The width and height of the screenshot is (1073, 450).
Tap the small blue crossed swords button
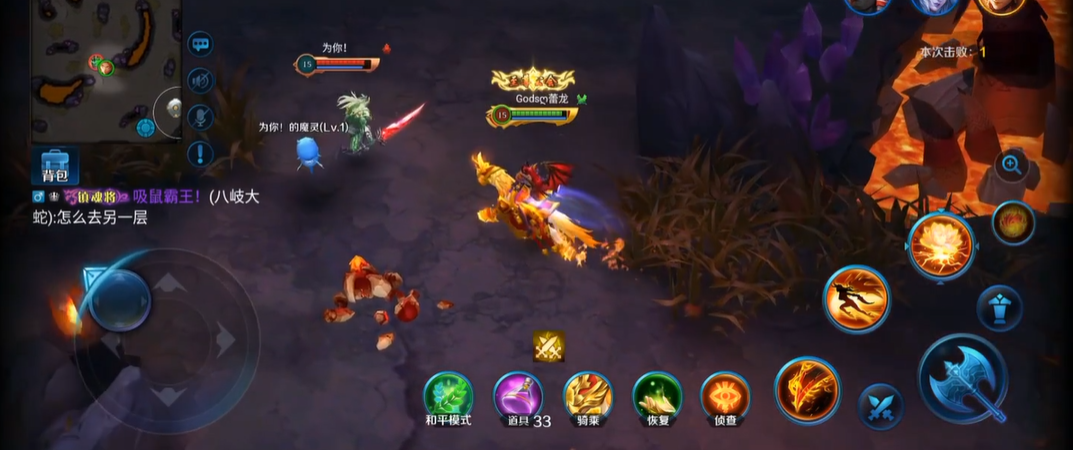coord(880,406)
